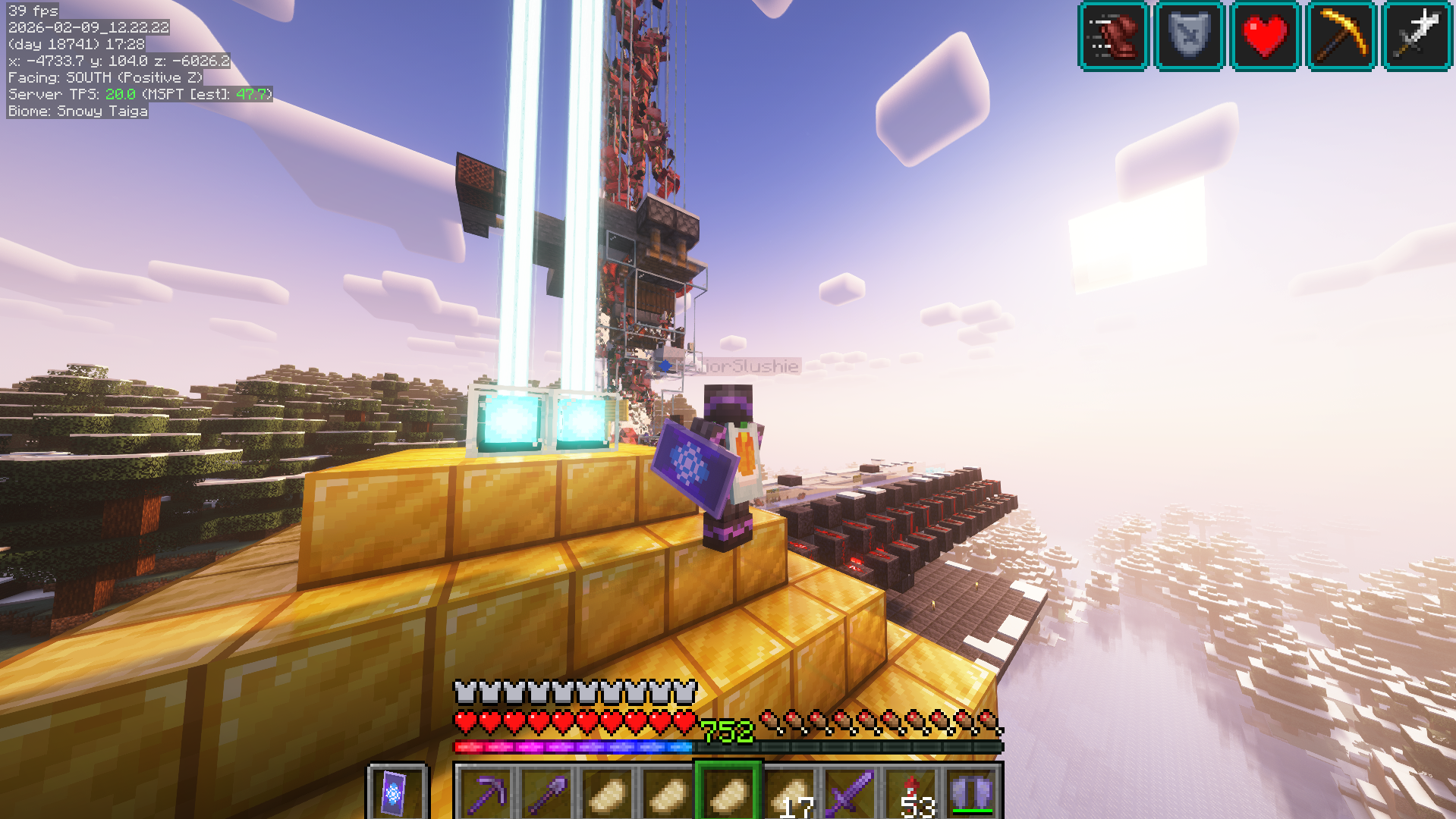Select the item stack of 17
Viewport: 1456px width, 819px height.
(x=789, y=793)
